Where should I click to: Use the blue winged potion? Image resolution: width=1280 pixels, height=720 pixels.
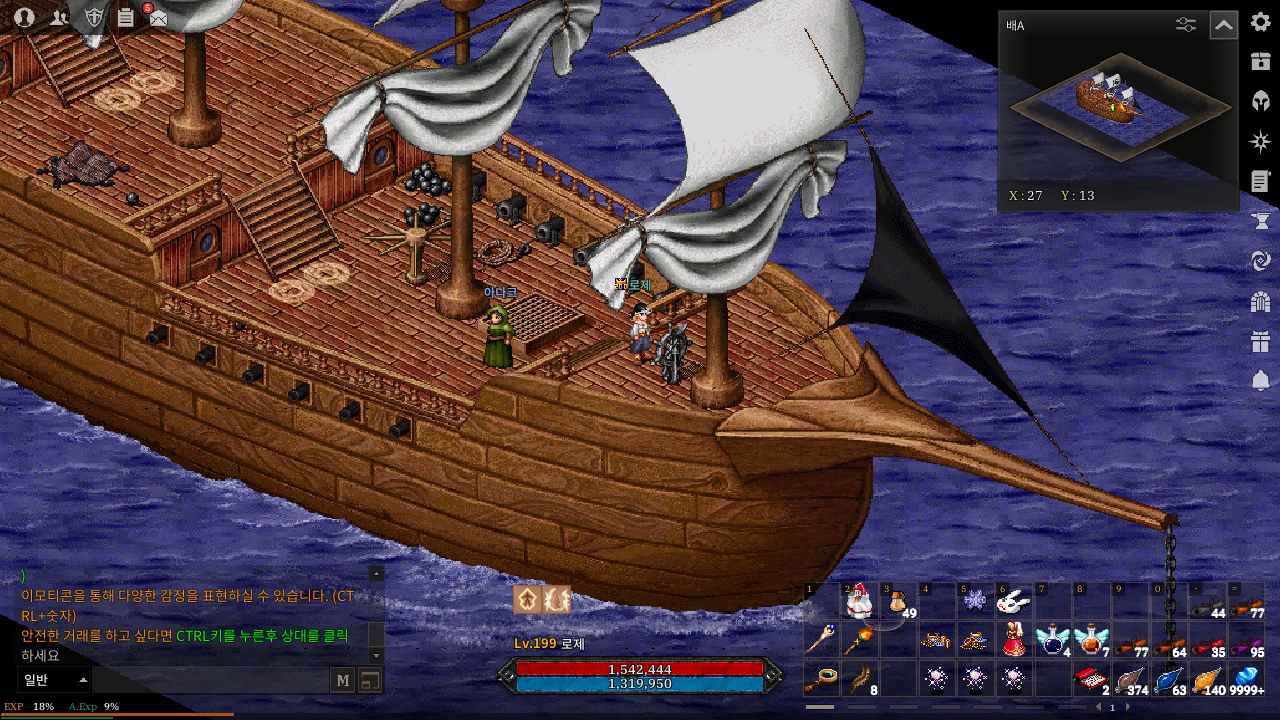pyautogui.click(x=1052, y=639)
